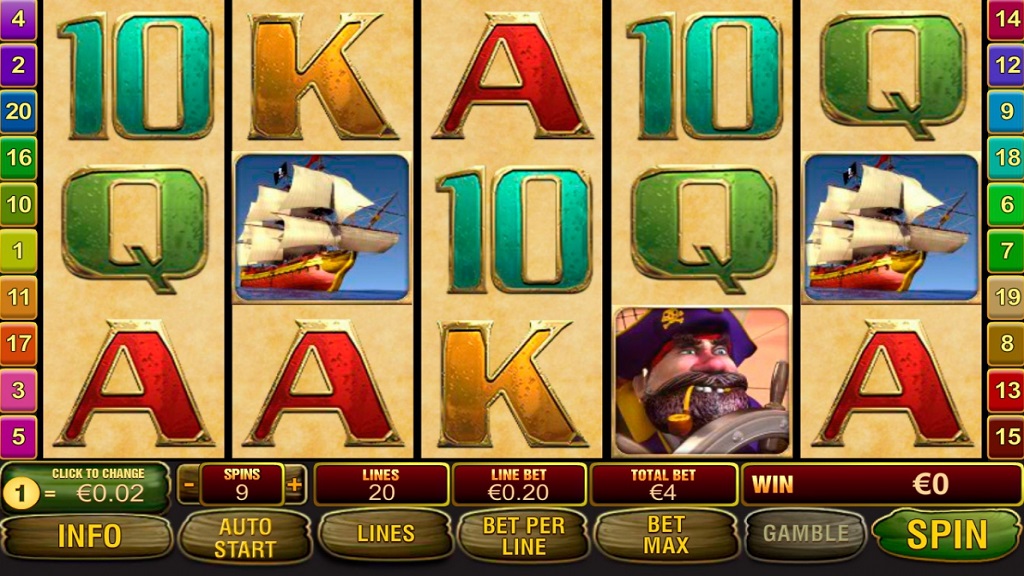1024x576 pixels.
Task: Choose payline number 18 marker
Action: pyautogui.click(x=1006, y=157)
